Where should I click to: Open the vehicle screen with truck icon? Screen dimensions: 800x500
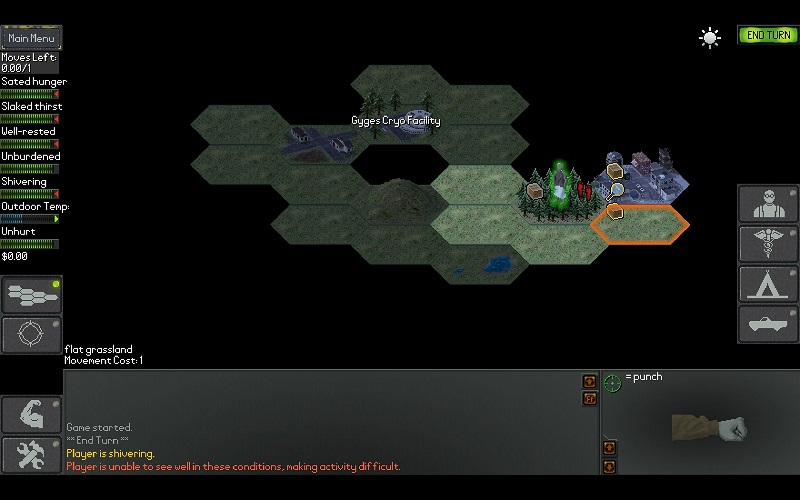click(767, 324)
